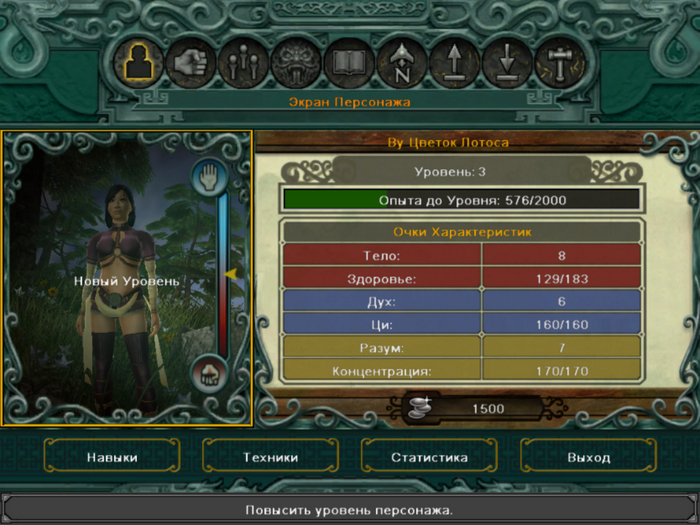Exit with the Выход button

click(588, 457)
